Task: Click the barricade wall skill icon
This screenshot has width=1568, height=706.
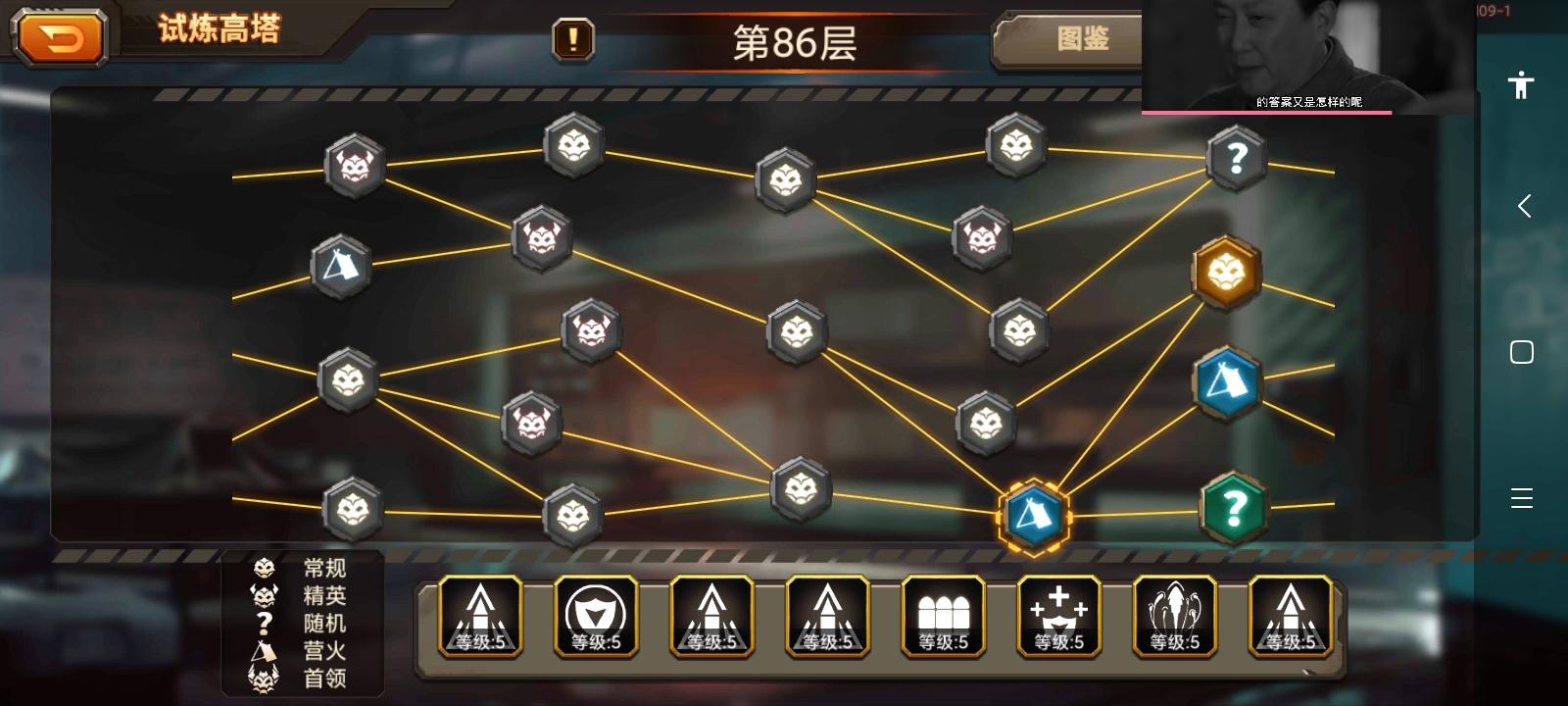Action: click(x=943, y=617)
